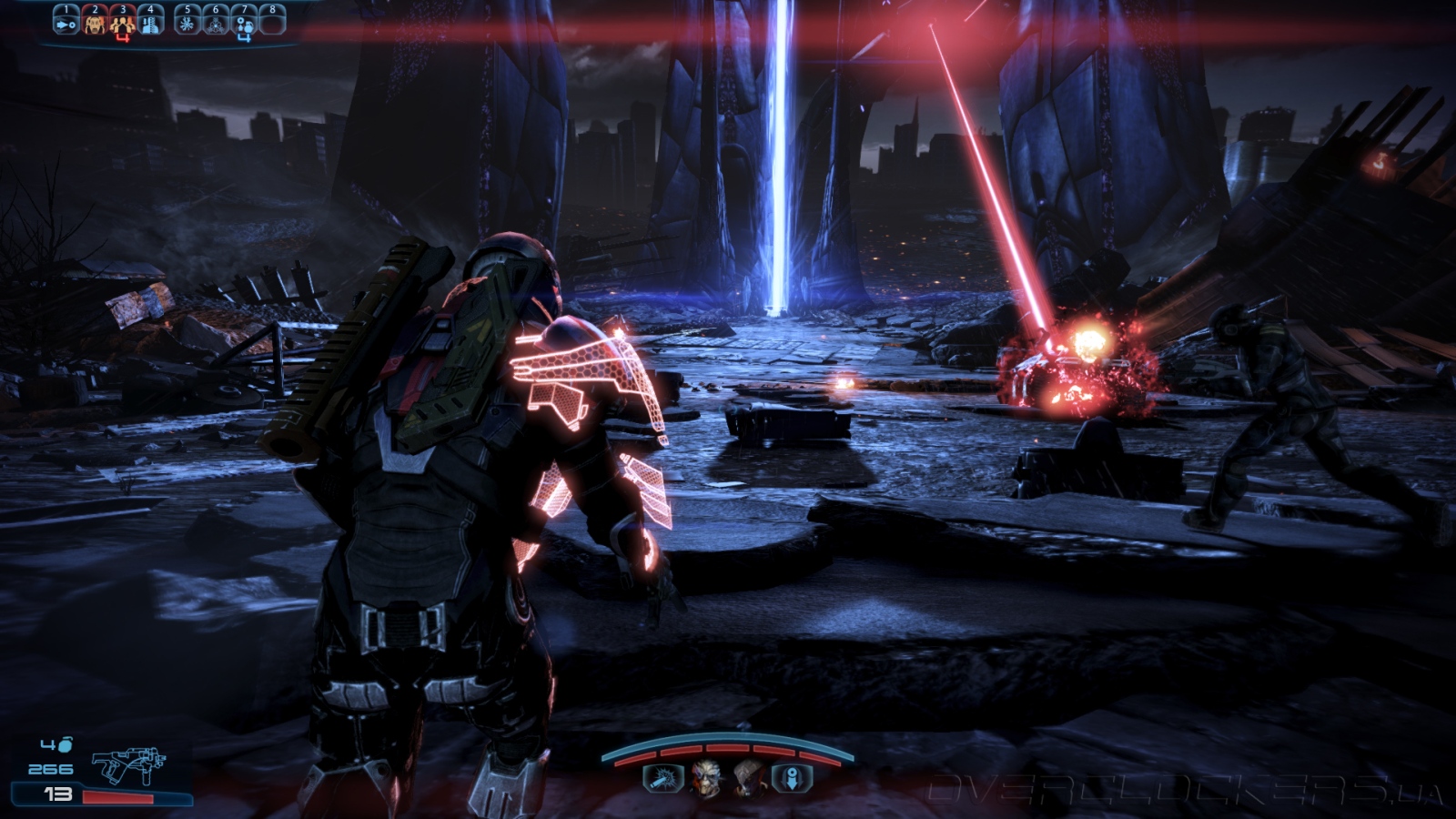
Task: Click the equipped submachine gun weapon icon
Action: [128, 766]
